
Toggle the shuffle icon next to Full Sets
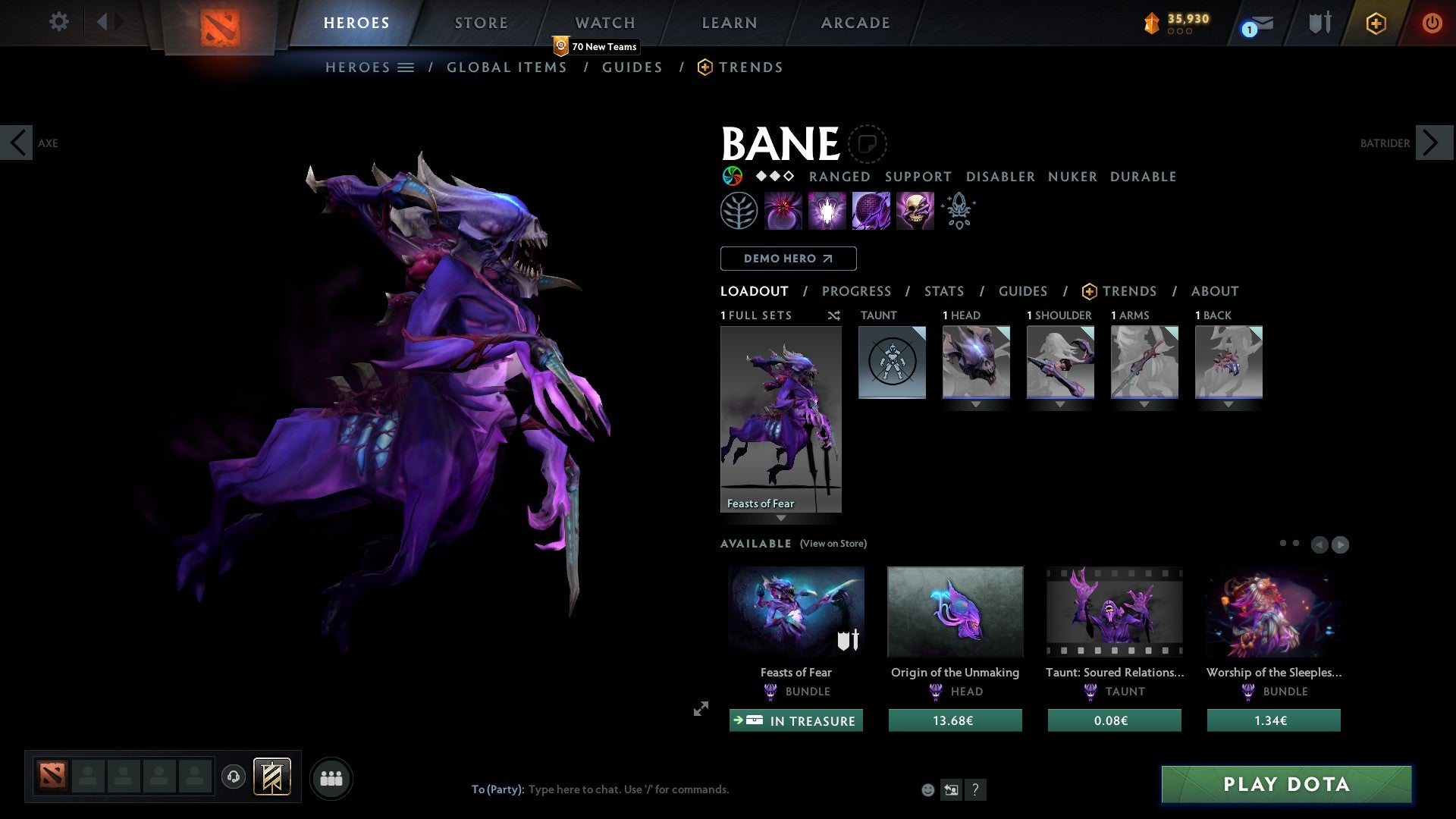point(834,315)
